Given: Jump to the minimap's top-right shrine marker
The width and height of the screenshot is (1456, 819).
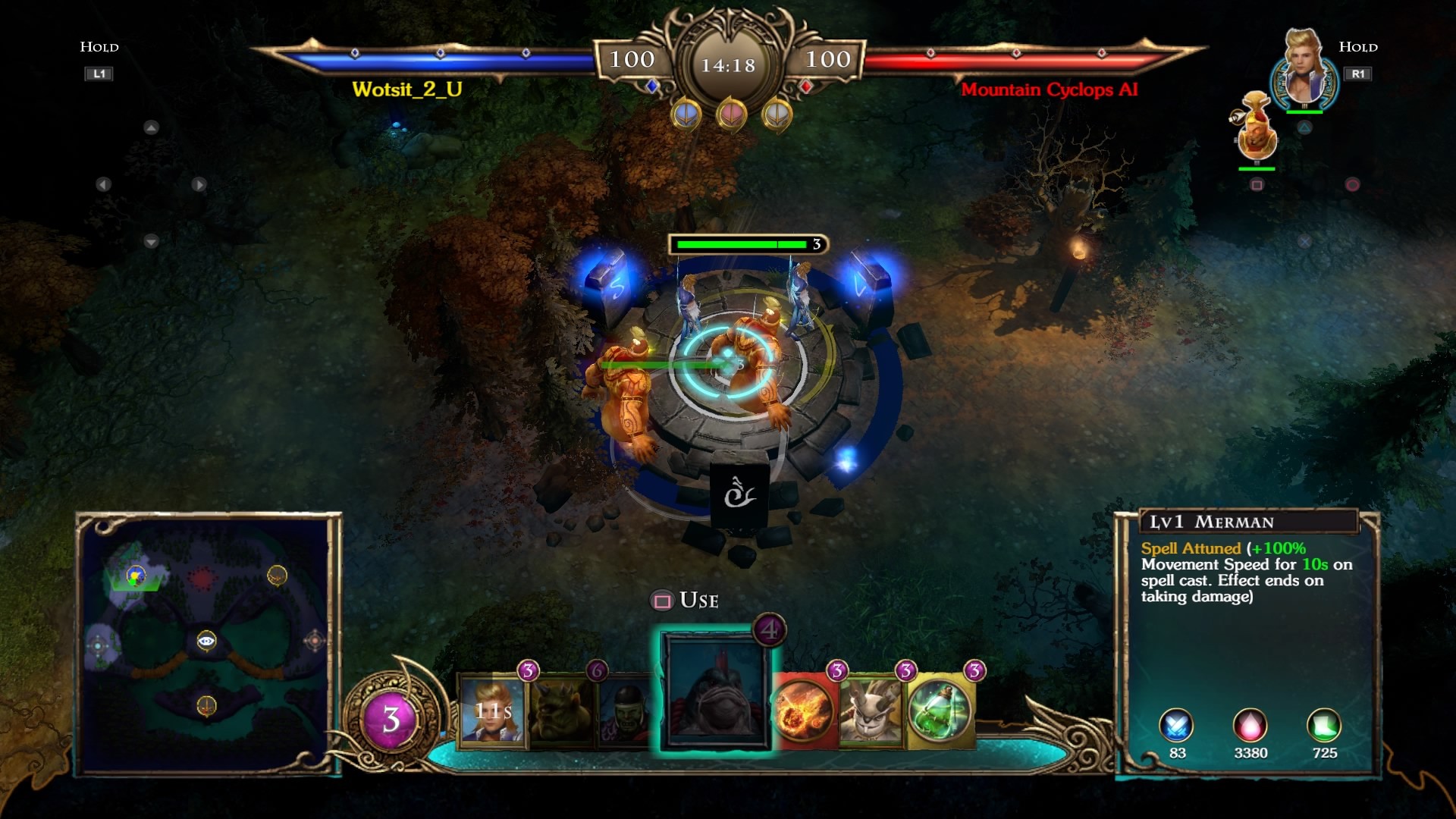Looking at the screenshot, I should (x=278, y=576).
